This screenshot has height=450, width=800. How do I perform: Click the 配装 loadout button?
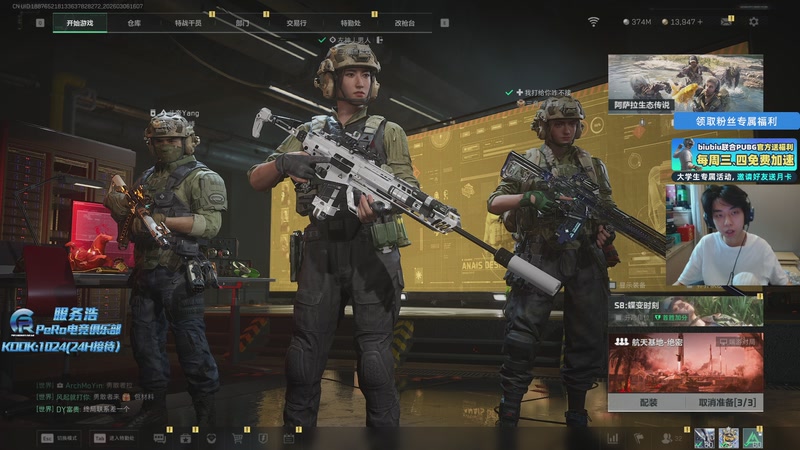click(647, 402)
